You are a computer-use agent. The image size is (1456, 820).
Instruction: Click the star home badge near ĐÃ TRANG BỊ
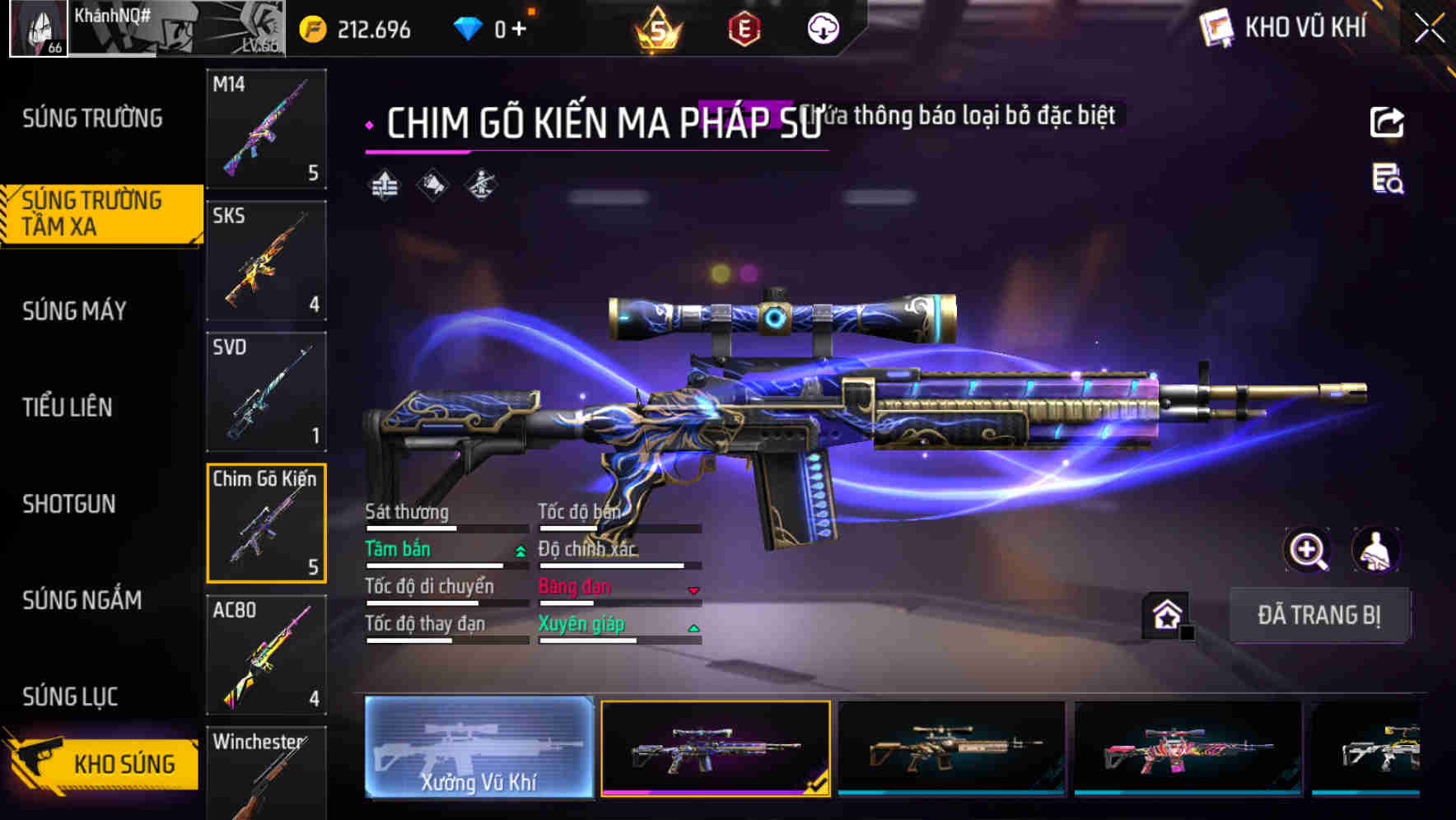point(1164,614)
